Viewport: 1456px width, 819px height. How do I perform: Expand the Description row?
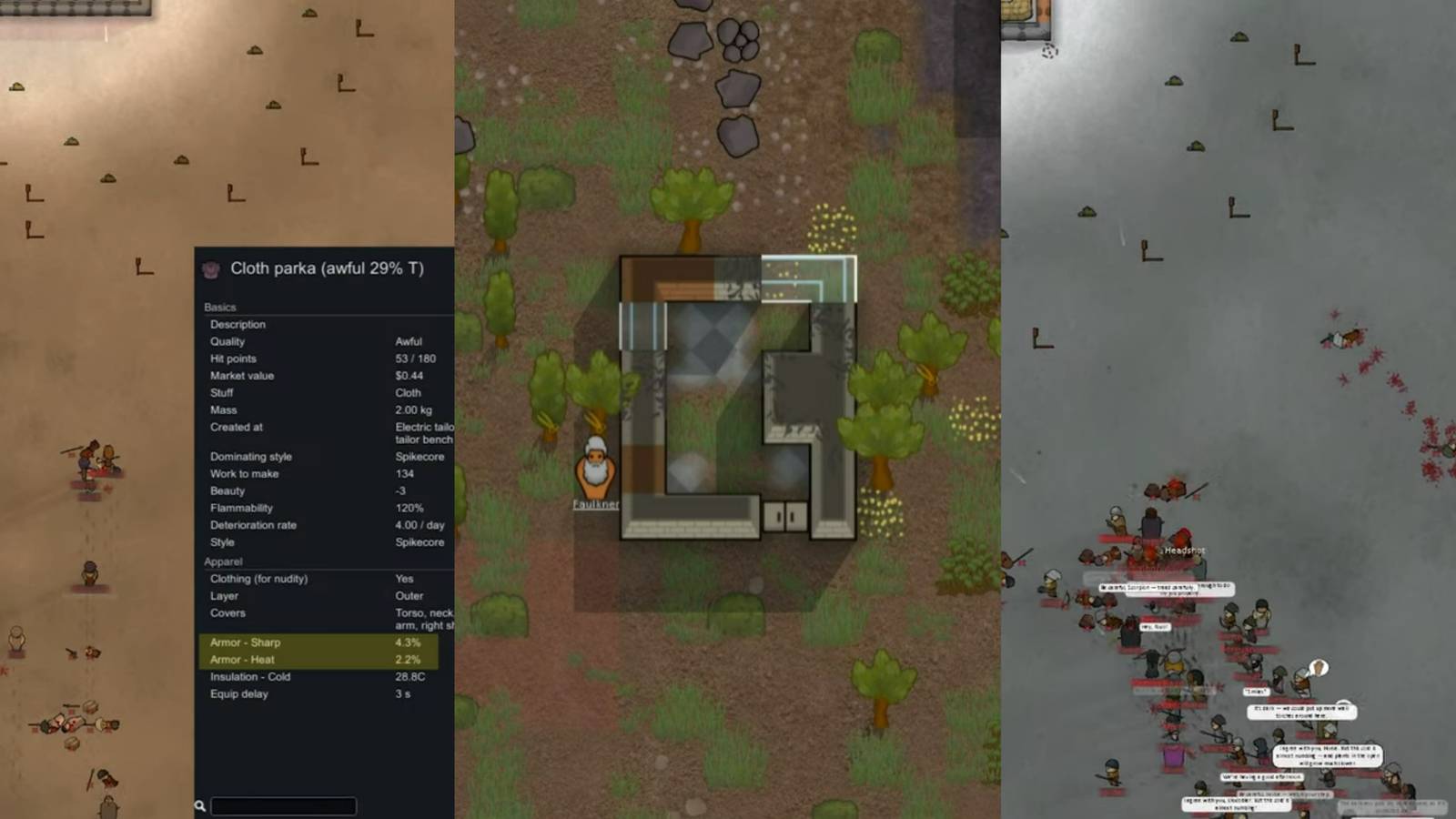tap(238, 324)
